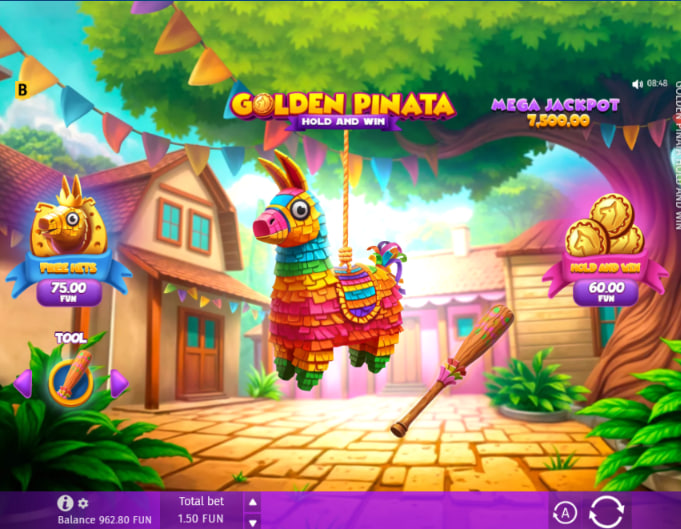Open the settings gear
This screenshot has height=529, width=681.
coord(83,503)
